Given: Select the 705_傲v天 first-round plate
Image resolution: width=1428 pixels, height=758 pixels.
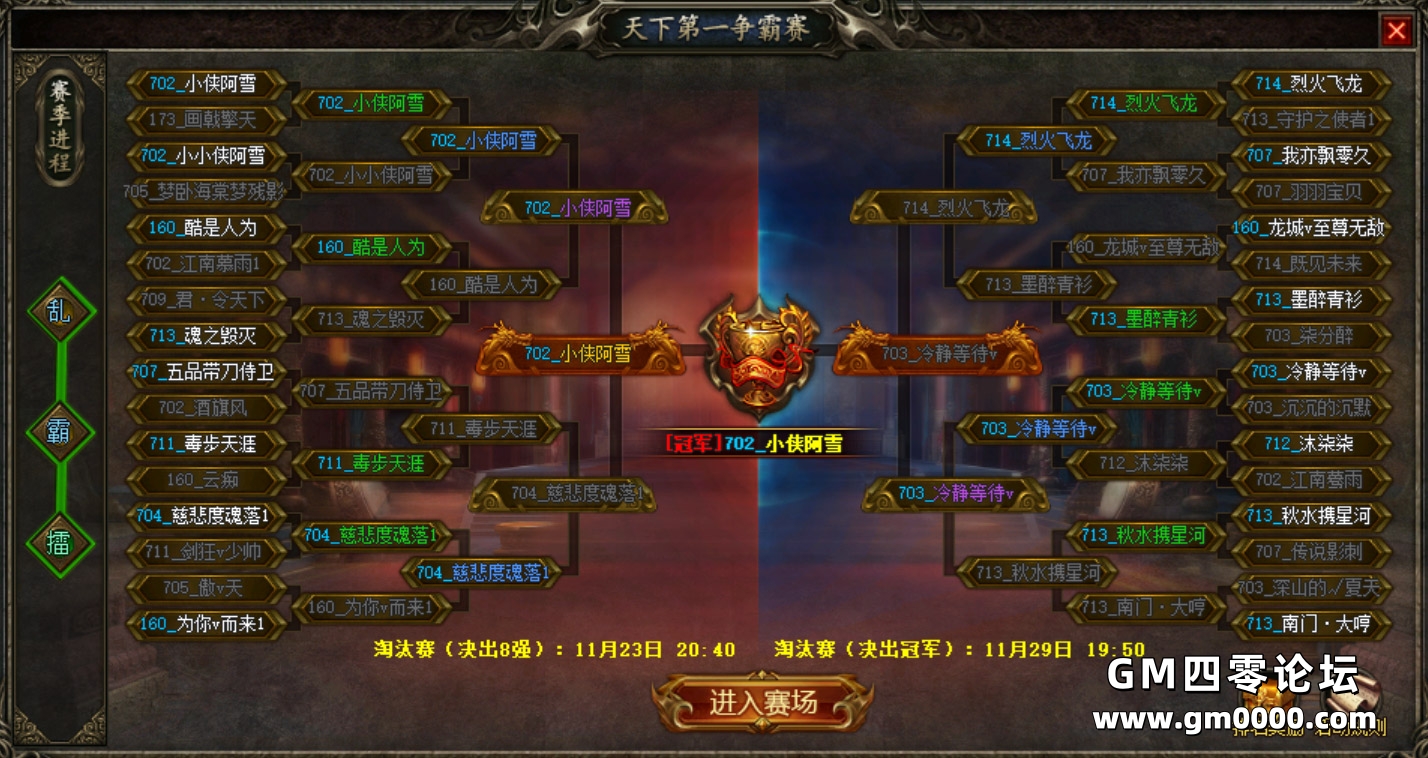Looking at the screenshot, I should pyautogui.click(x=205, y=589).
